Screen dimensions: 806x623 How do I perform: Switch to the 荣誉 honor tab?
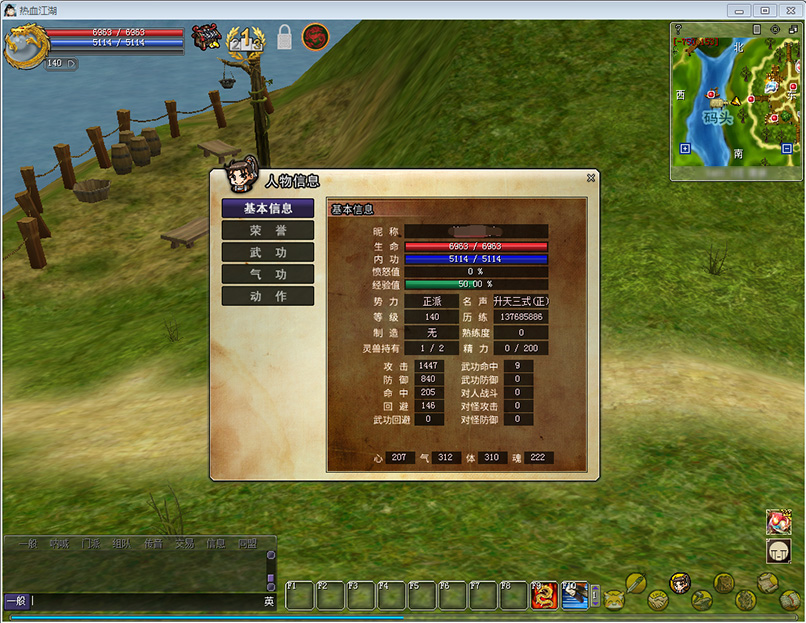click(x=268, y=230)
